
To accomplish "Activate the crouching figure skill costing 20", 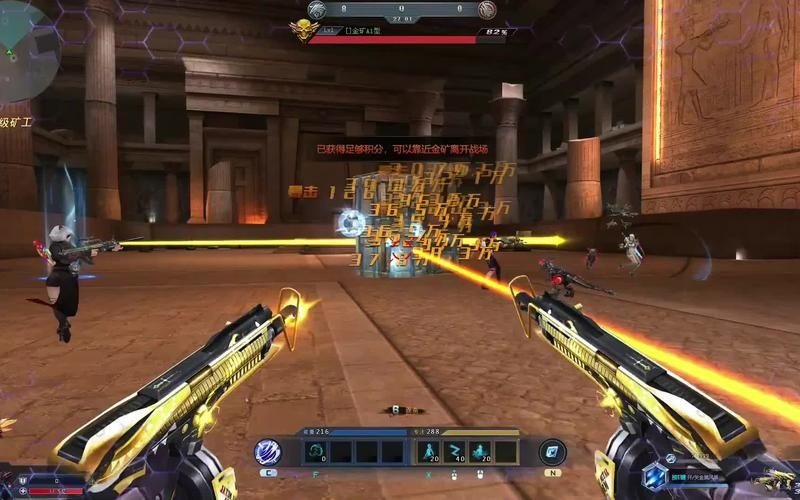I will tap(479, 451).
